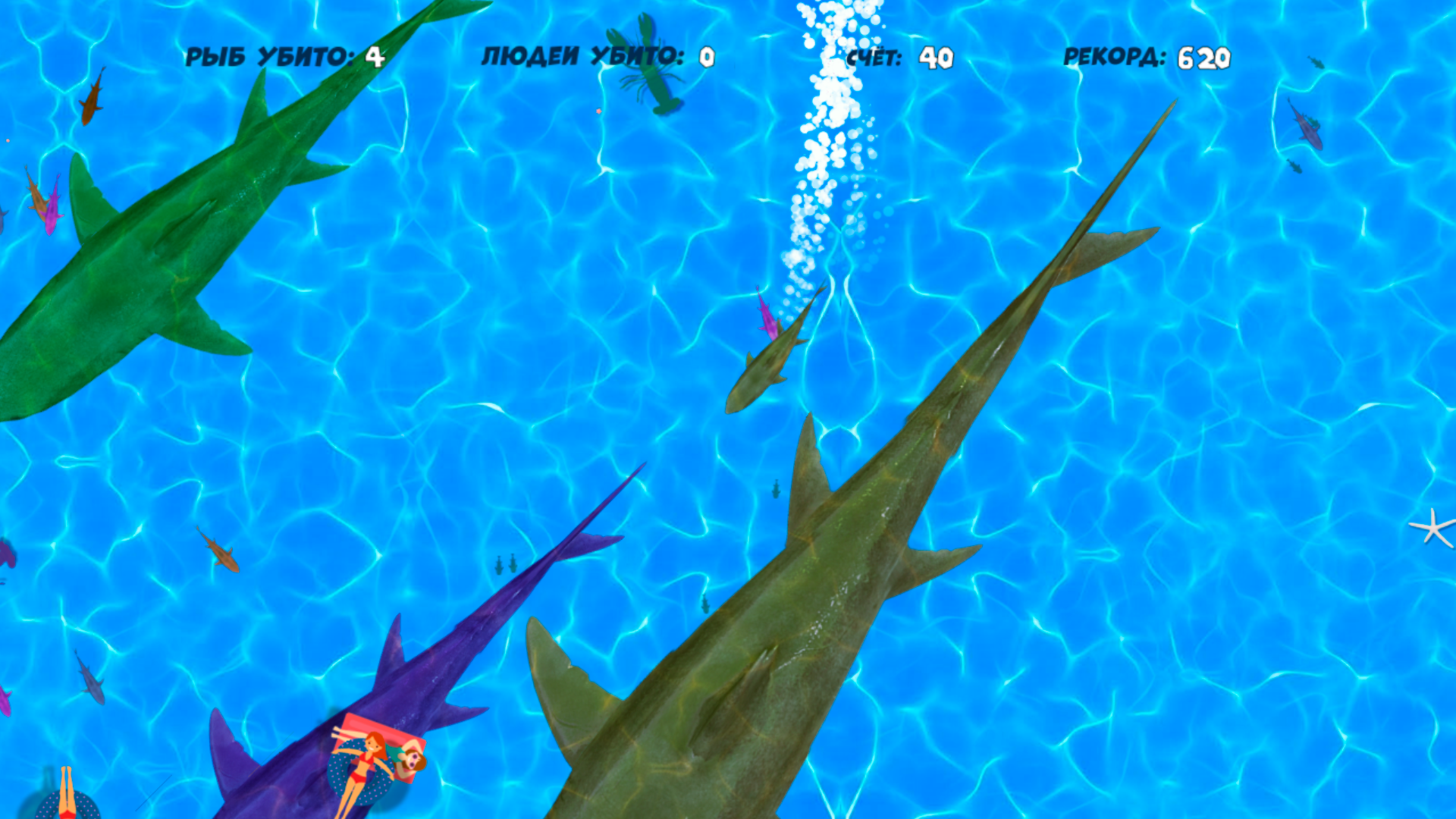Viewport: 1456px width, 819px height.
Task: Select the small pink fish near the bubbles
Action: (x=766, y=318)
